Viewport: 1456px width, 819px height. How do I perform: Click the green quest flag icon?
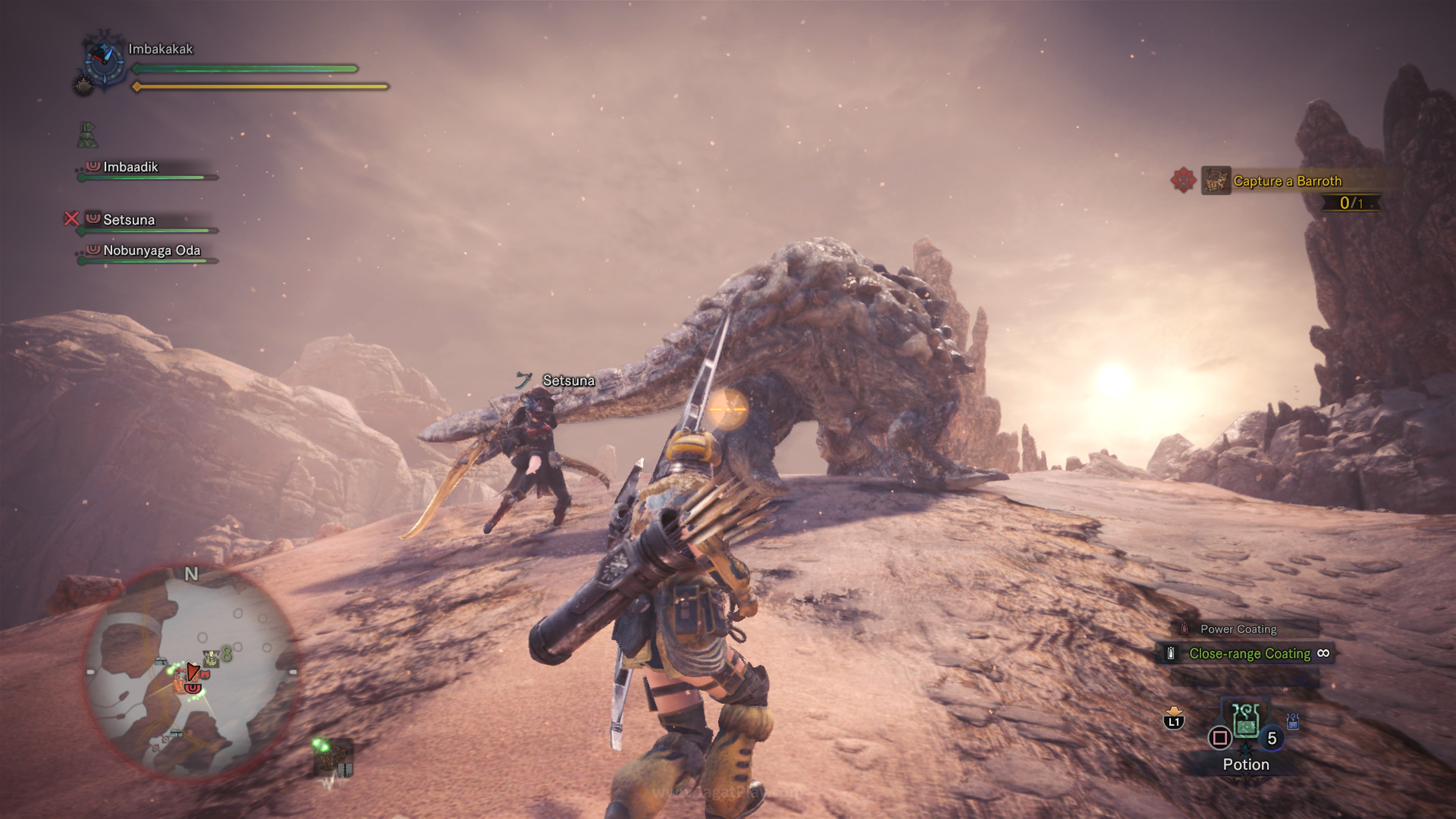[x=87, y=135]
